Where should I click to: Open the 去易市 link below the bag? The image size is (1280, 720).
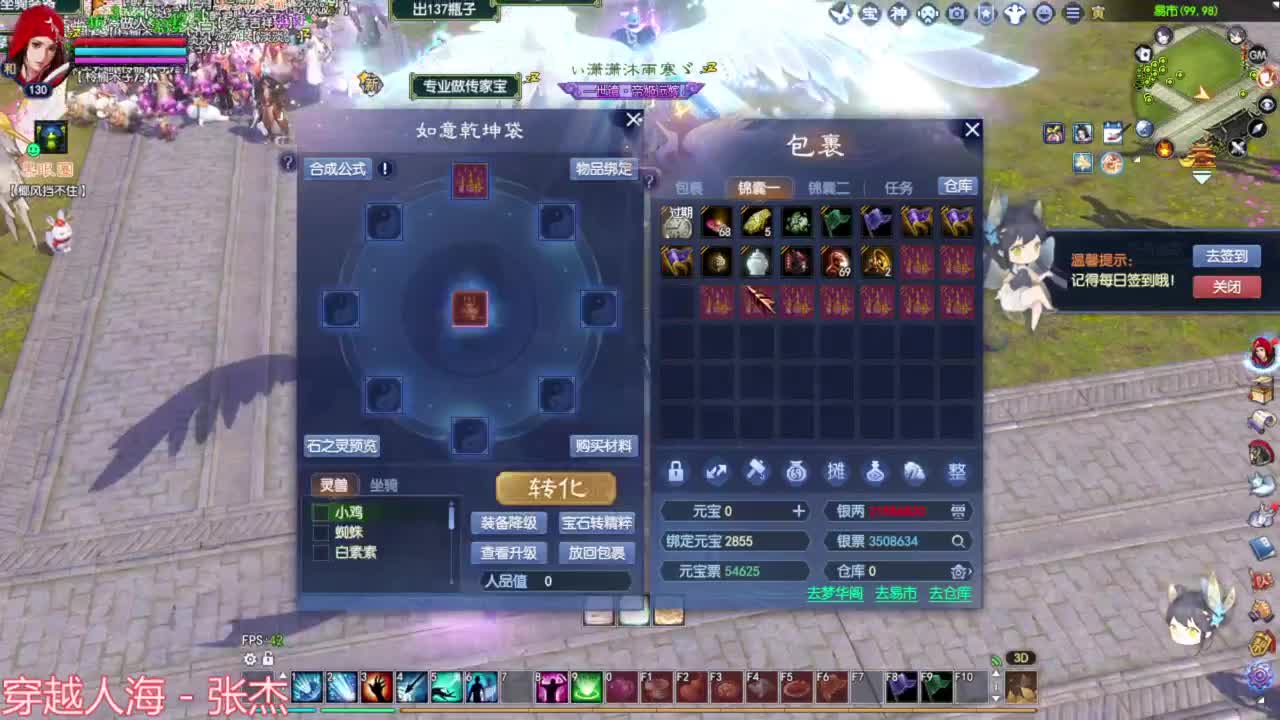click(x=896, y=594)
